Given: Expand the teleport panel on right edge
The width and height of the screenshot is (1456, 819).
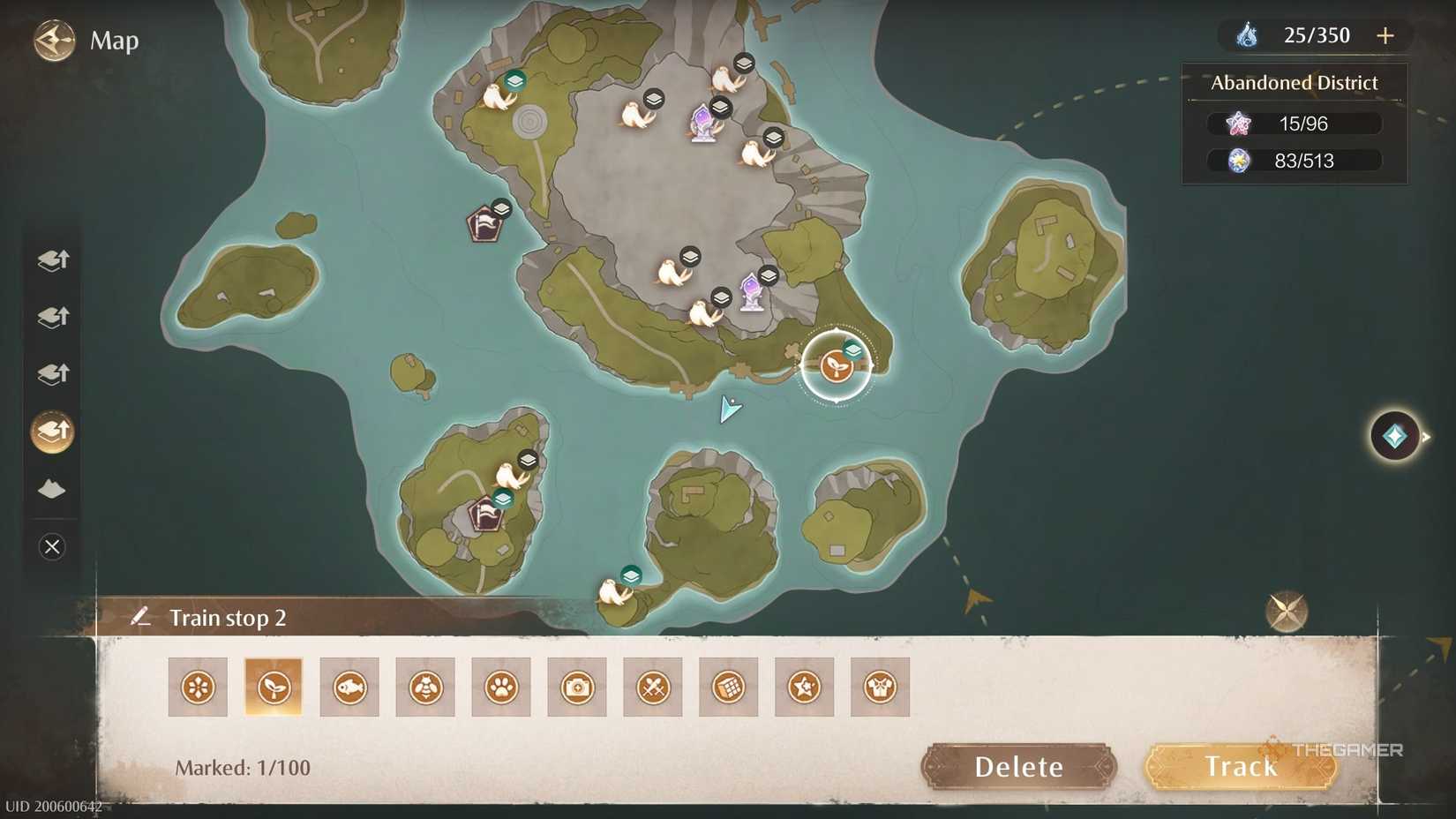Looking at the screenshot, I should tap(1392, 435).
